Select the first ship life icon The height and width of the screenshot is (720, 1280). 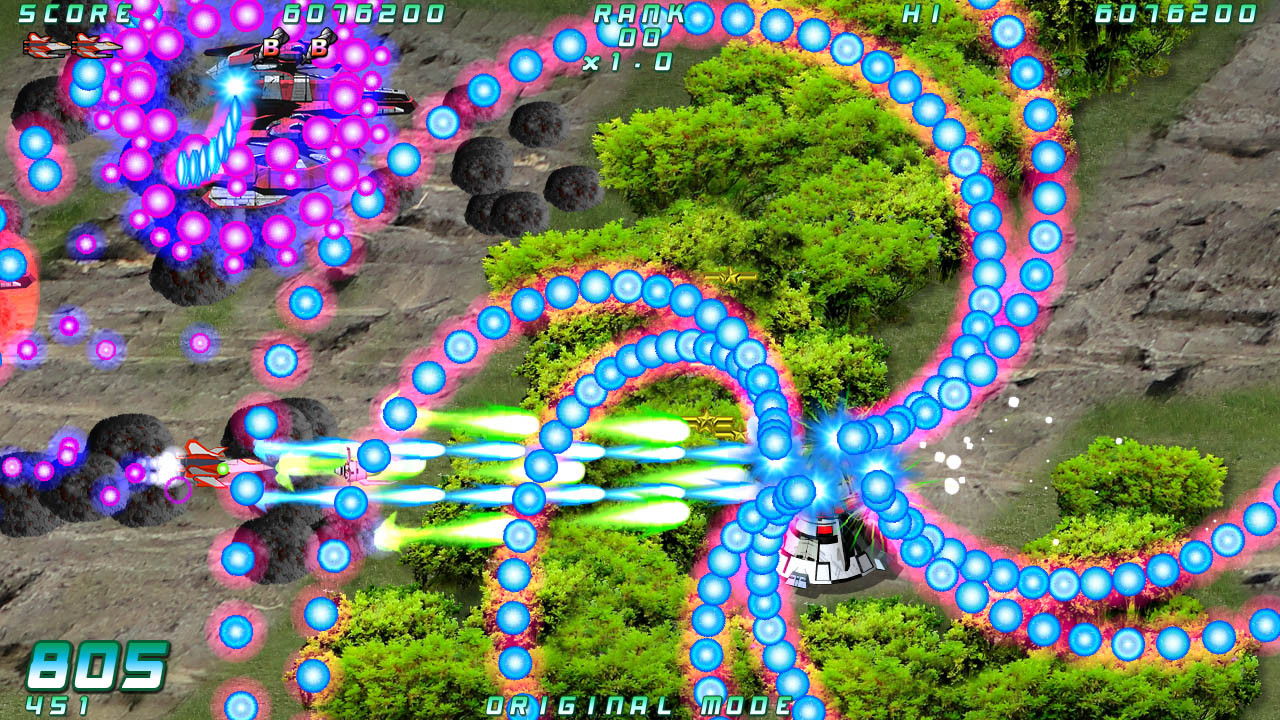click(42, 45)
